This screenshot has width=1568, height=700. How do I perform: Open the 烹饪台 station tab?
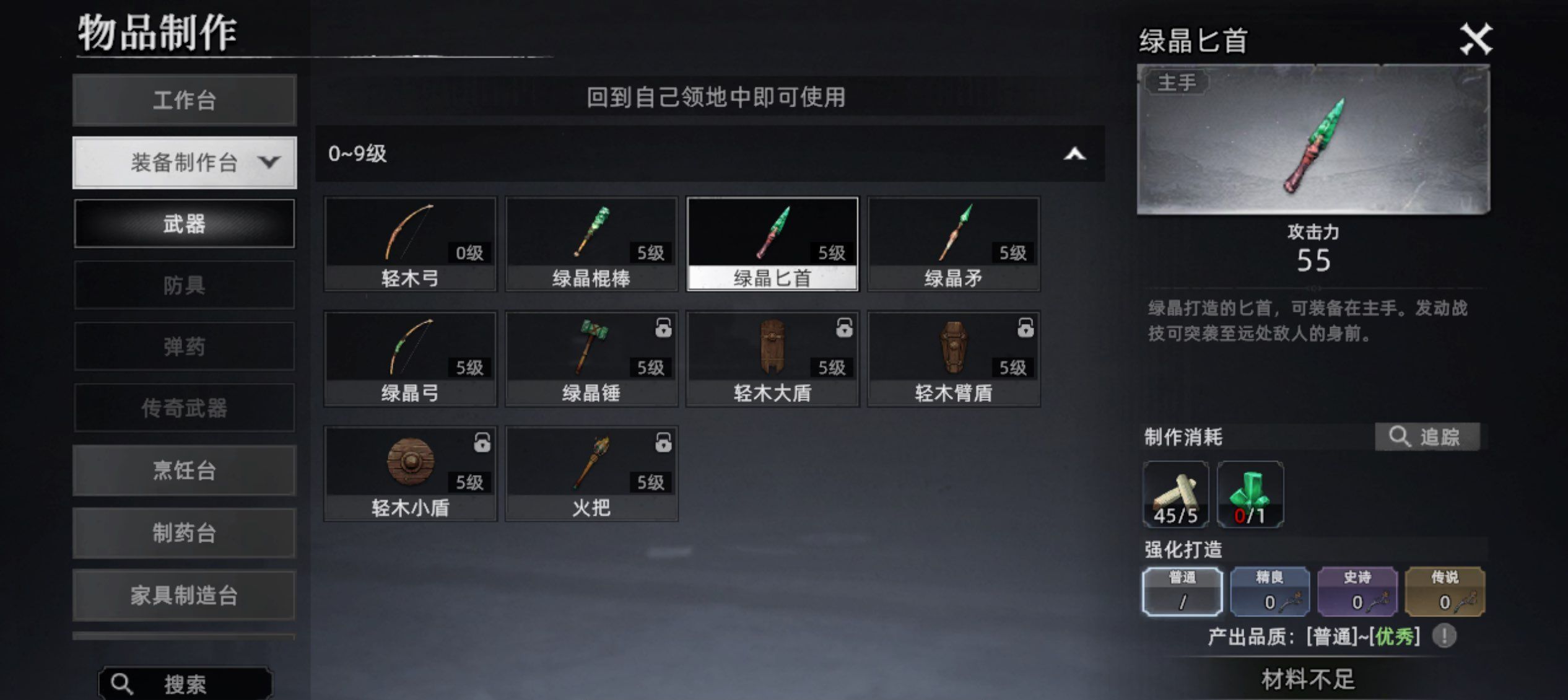coord(184,471)
